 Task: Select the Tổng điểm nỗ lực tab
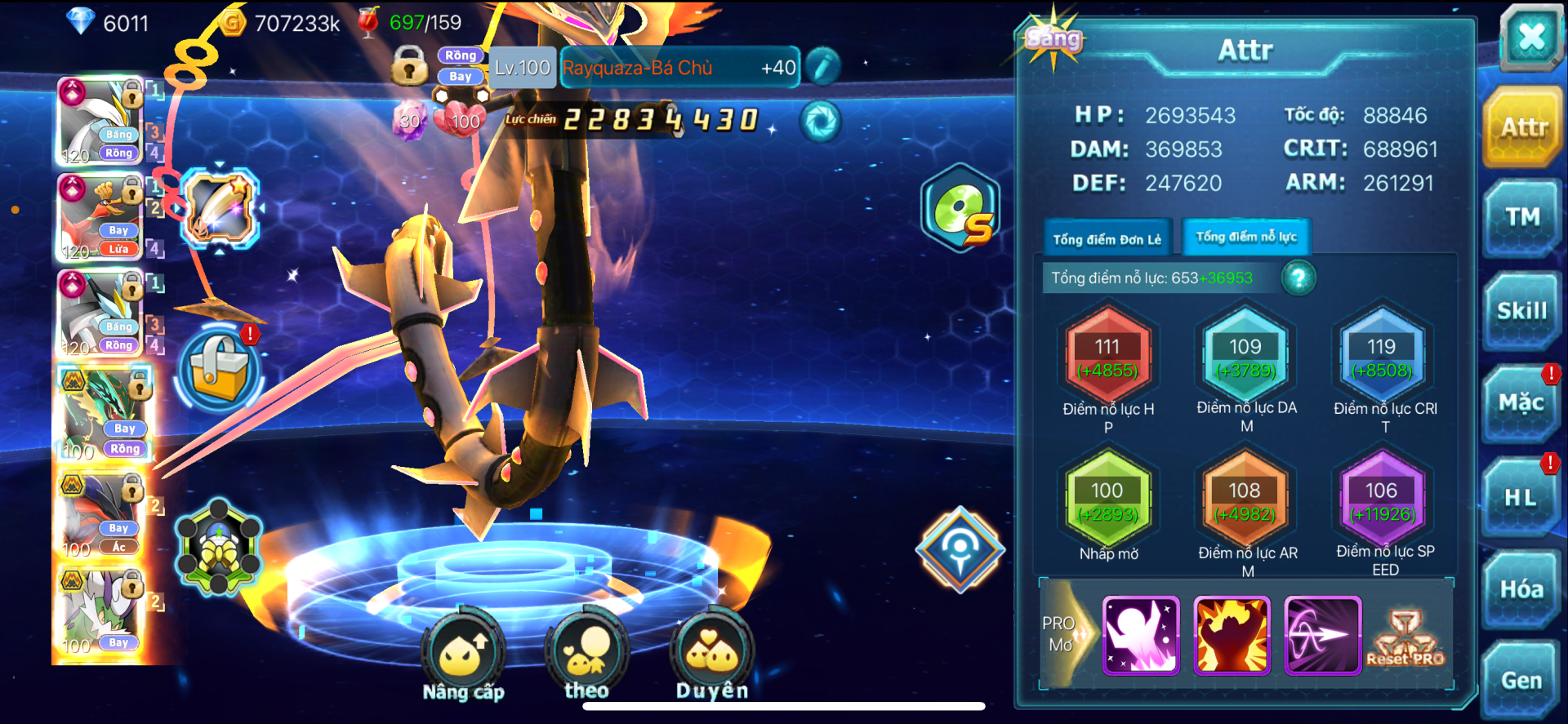click(1246, 238)
